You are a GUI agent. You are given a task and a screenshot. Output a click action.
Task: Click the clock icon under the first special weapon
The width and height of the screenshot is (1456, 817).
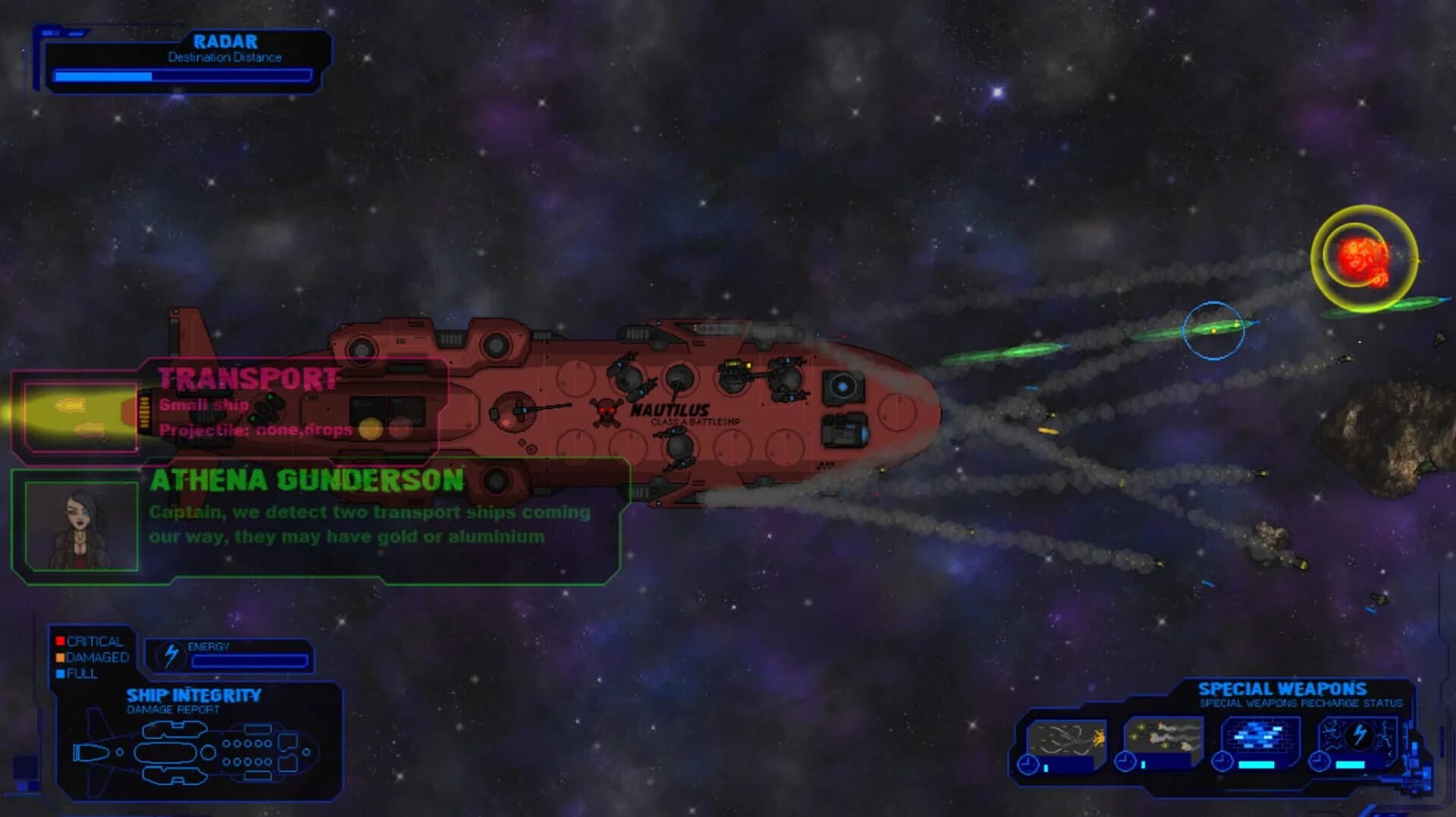1028,763
